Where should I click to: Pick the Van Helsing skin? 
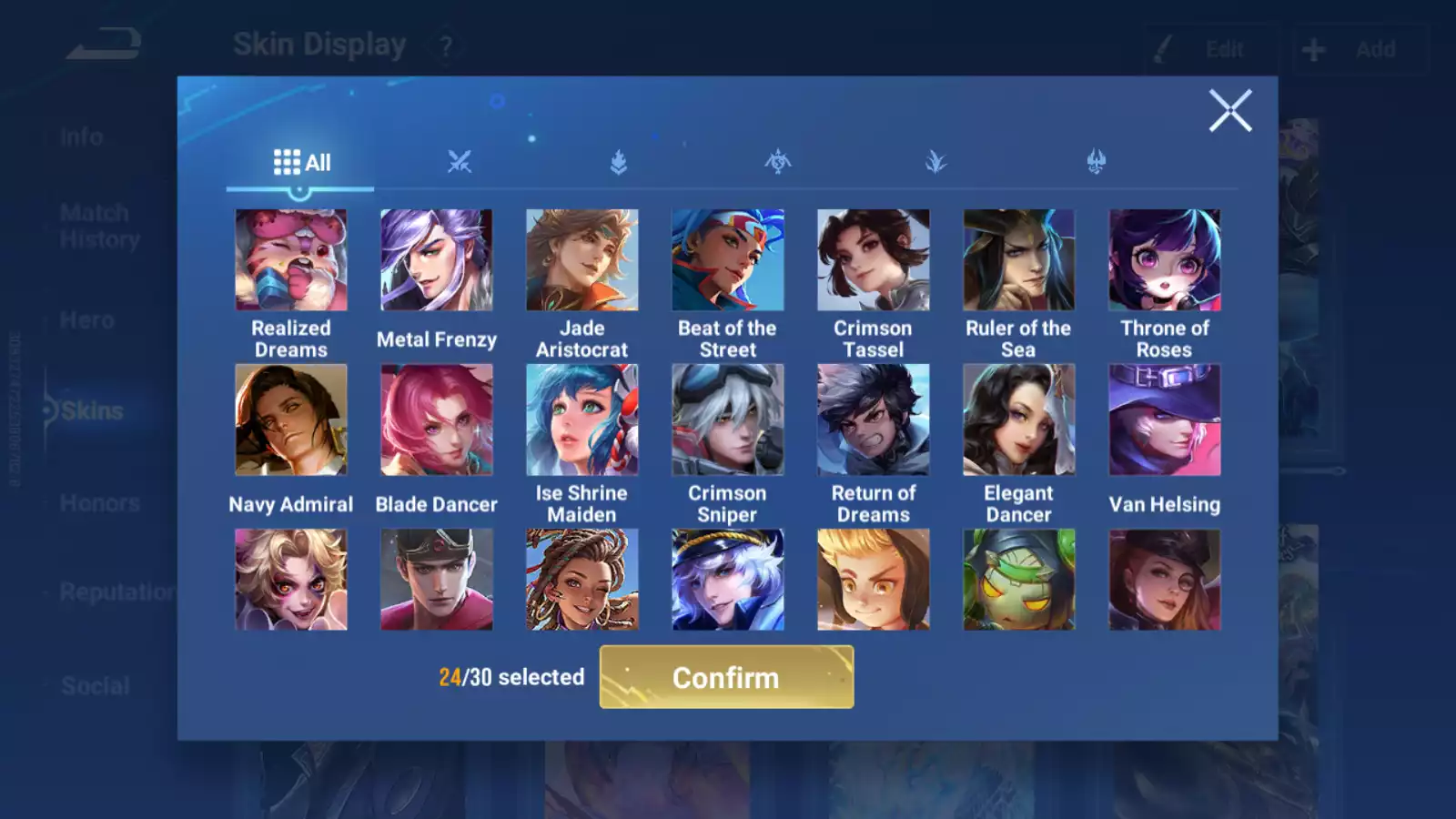(1165, 420)
